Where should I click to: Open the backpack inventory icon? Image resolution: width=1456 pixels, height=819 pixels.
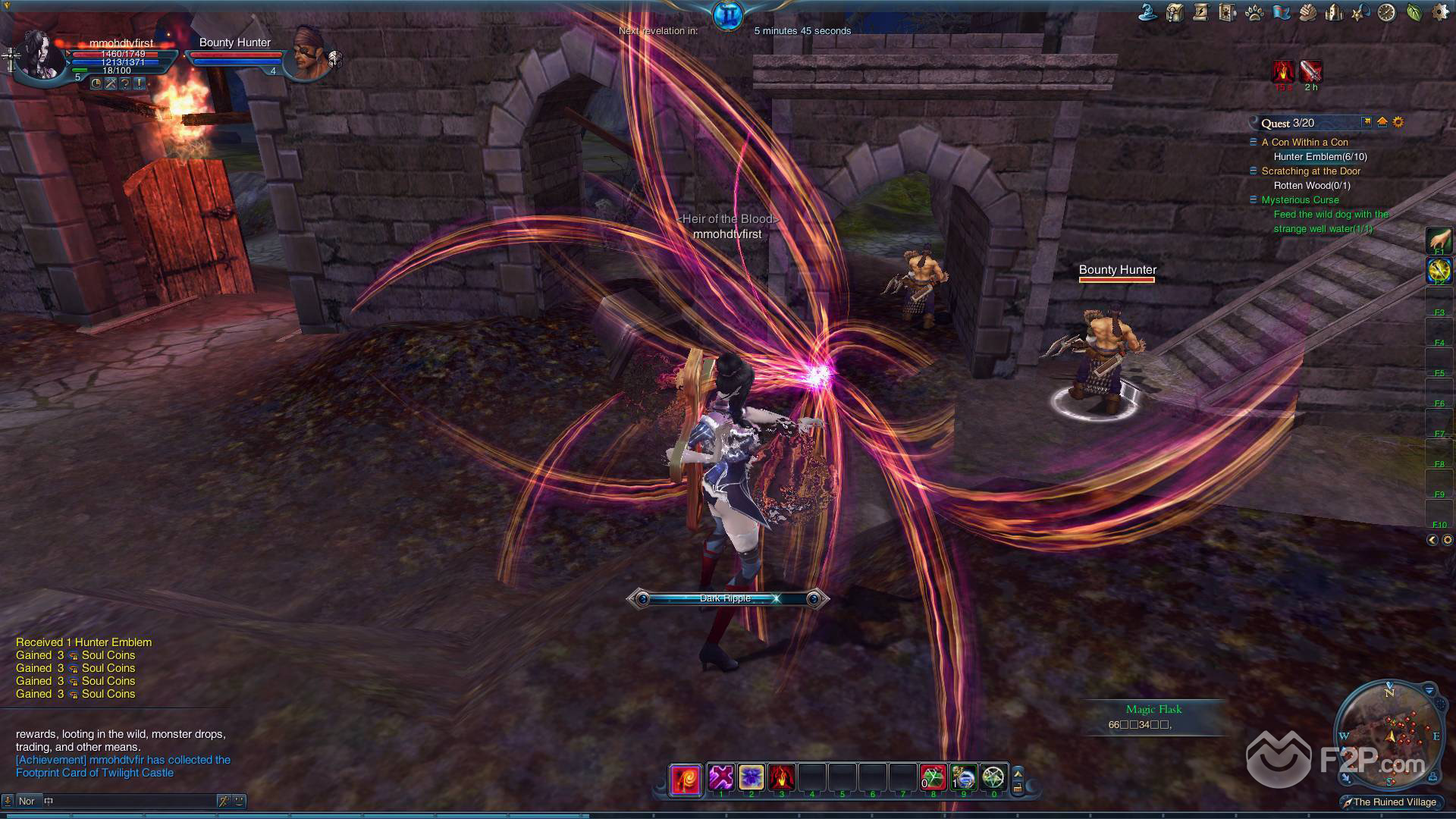1175,12
